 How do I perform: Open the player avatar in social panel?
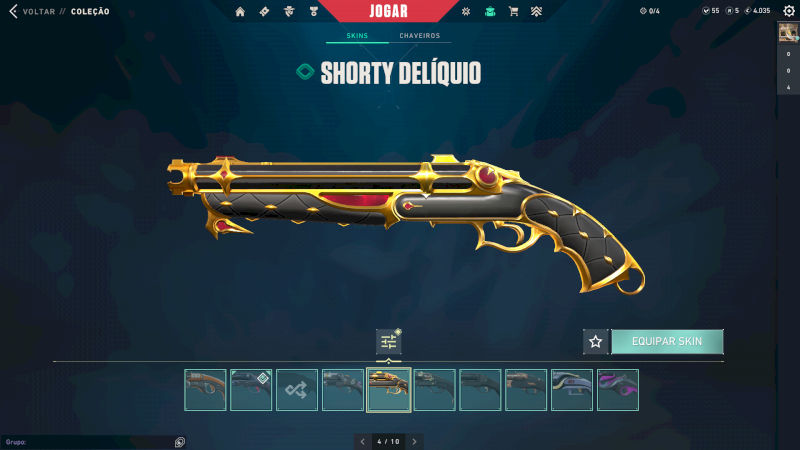coord(788,32)
